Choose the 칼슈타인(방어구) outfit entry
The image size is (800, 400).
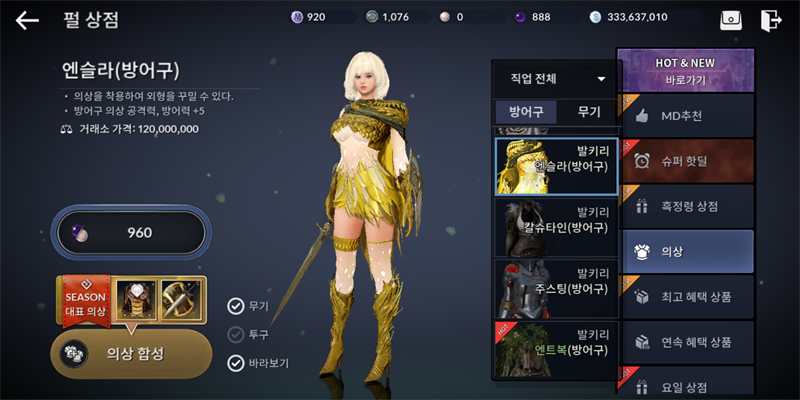[556, 227]
